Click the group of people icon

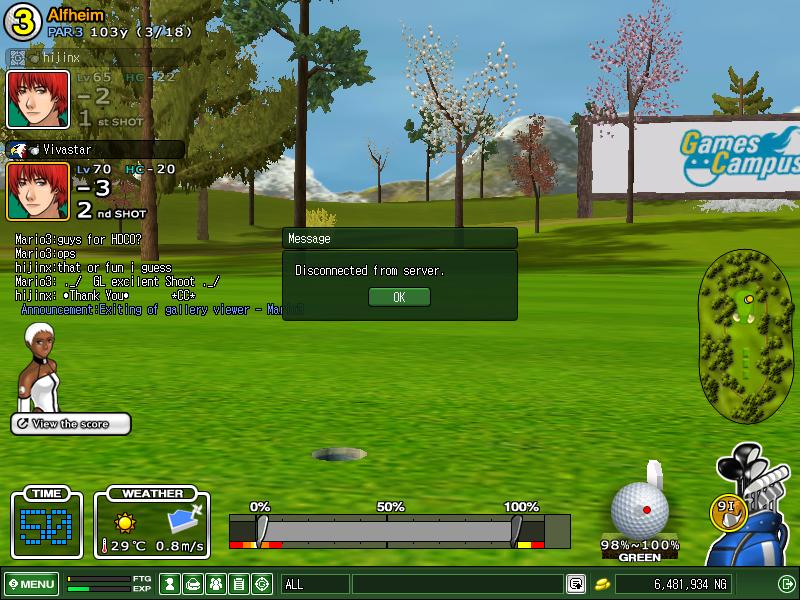click(x=216, y=584)
